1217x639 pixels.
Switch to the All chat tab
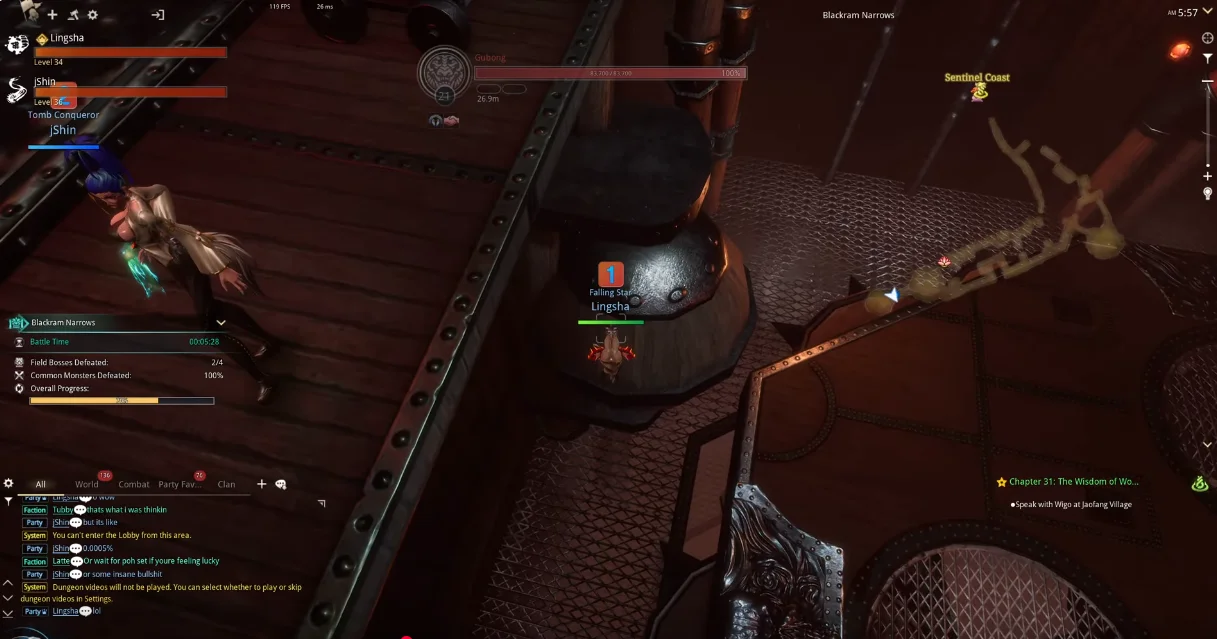click(x=41, y=485)
